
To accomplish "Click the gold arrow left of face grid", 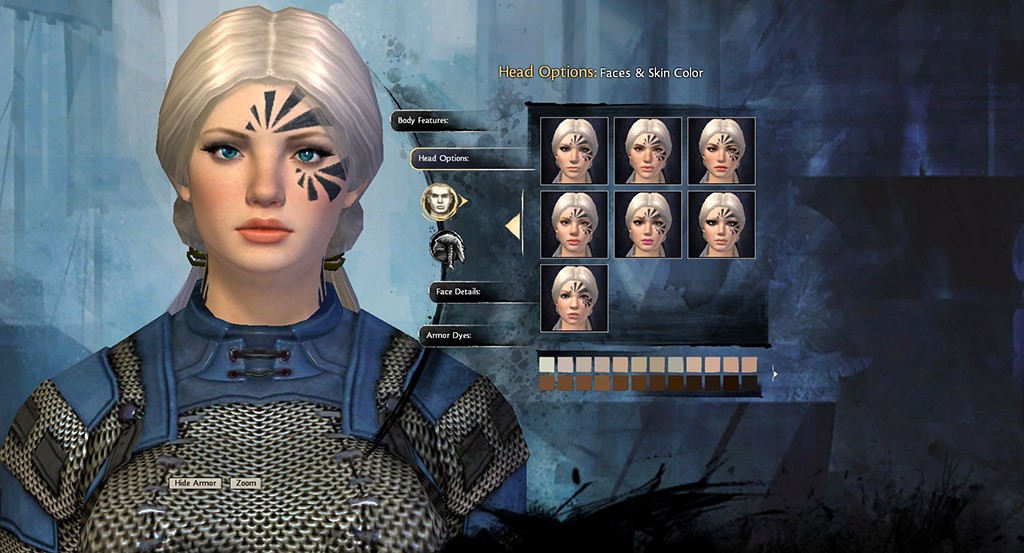I will tap(513, 227).
